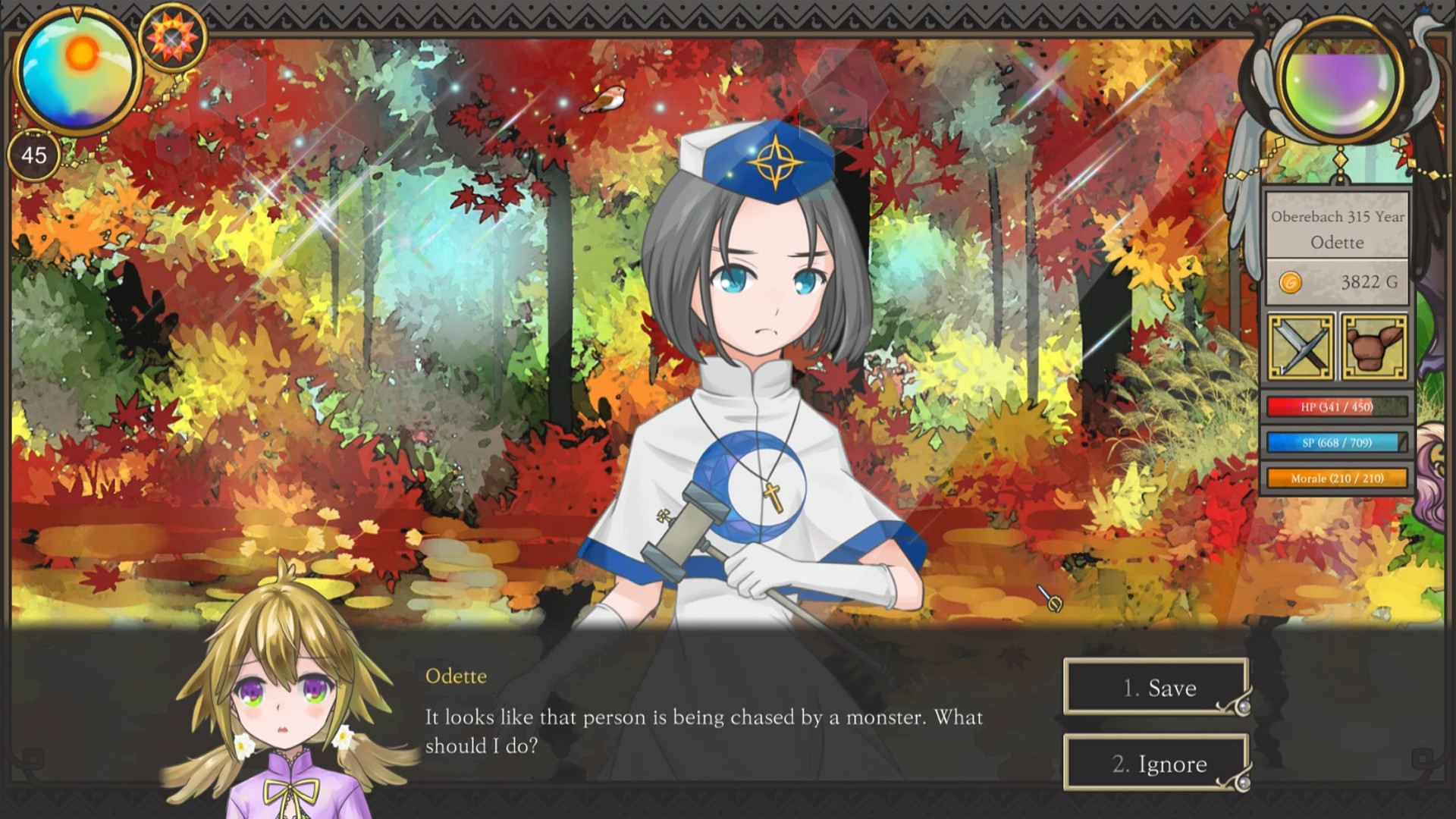Select the crossed swords weapon slot icon
This screenshot has width=1456, height=819.
(x=1300, y=347)
